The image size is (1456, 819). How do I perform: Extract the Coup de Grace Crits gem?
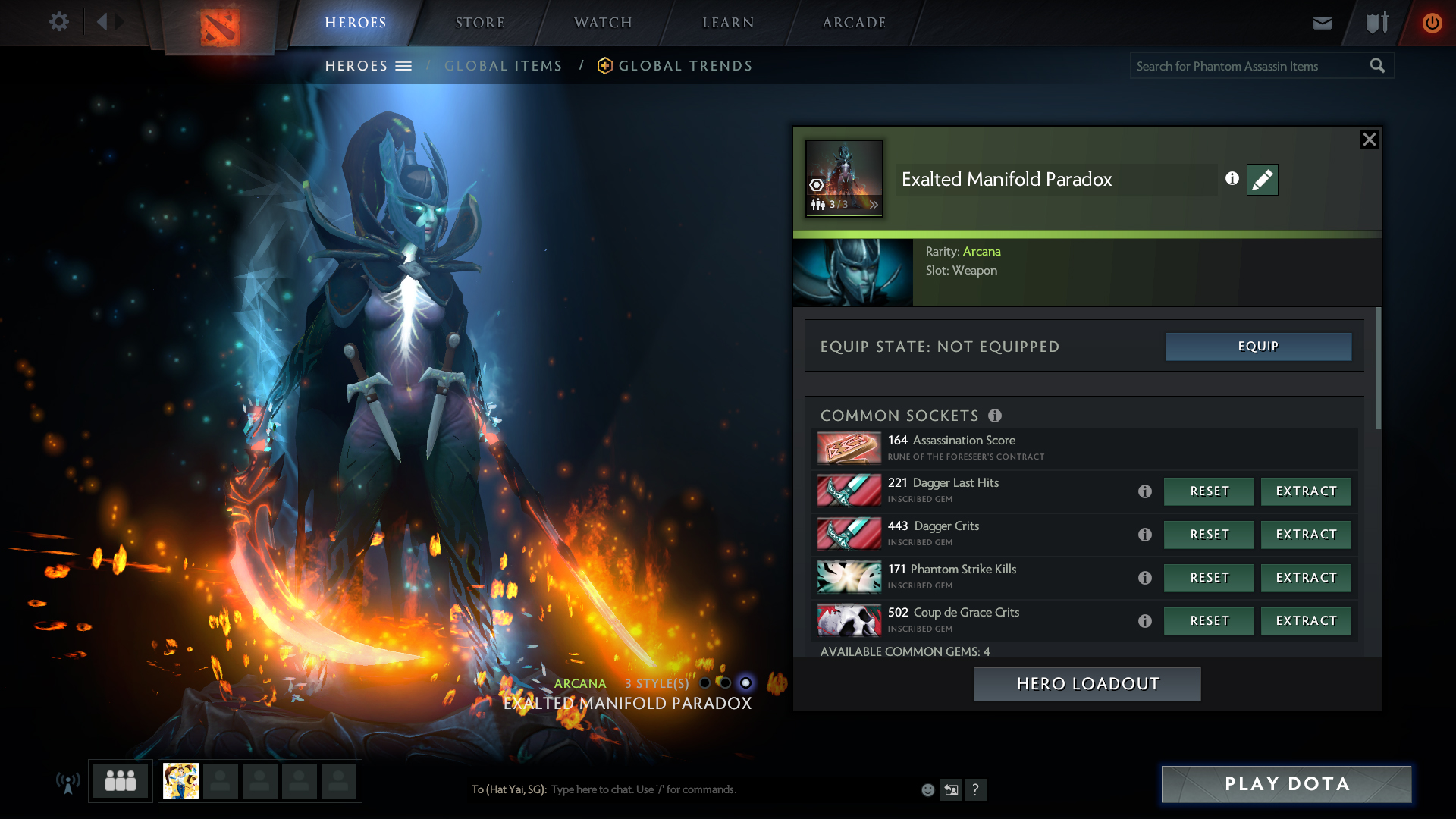(1306, 621)
